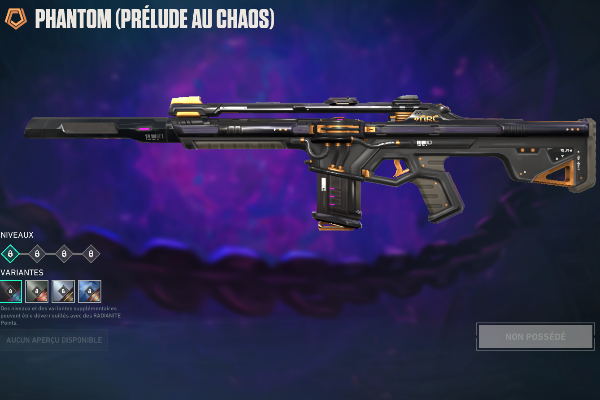
Task: Pick the silver-white variant thumbnail
Action: pyautogui.click(x=63, y=291)
